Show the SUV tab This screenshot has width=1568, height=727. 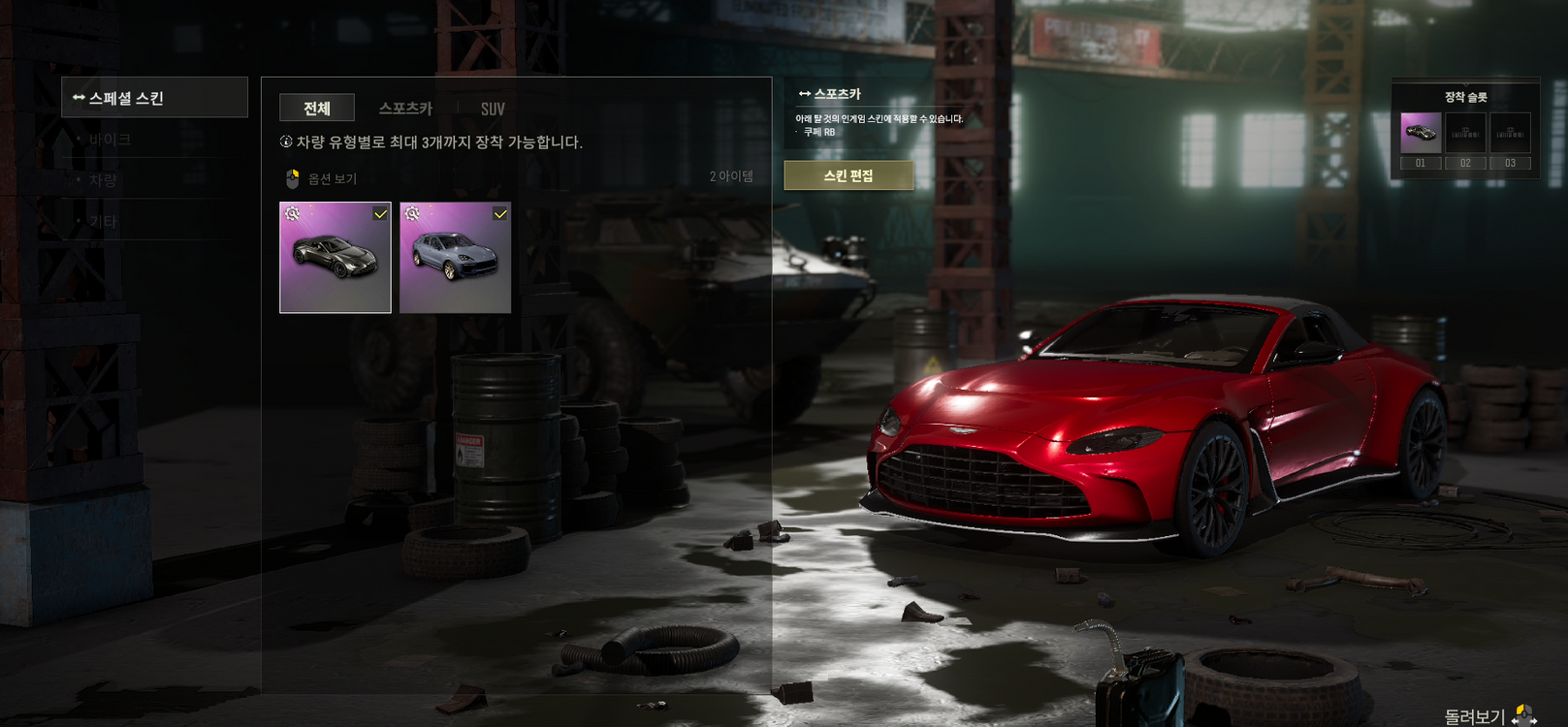tap(493, 109)
